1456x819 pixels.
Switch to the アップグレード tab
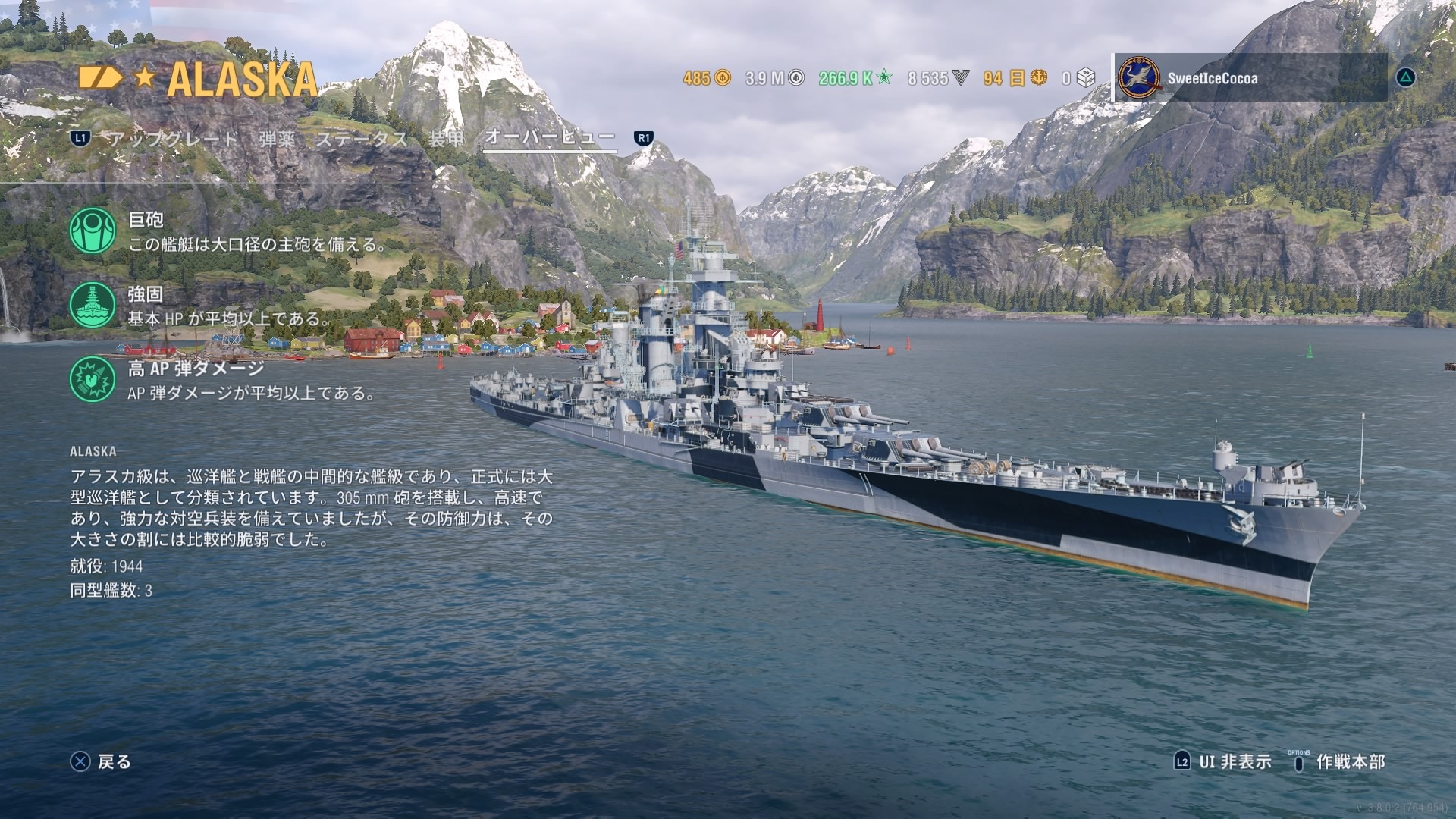point(173,139)
